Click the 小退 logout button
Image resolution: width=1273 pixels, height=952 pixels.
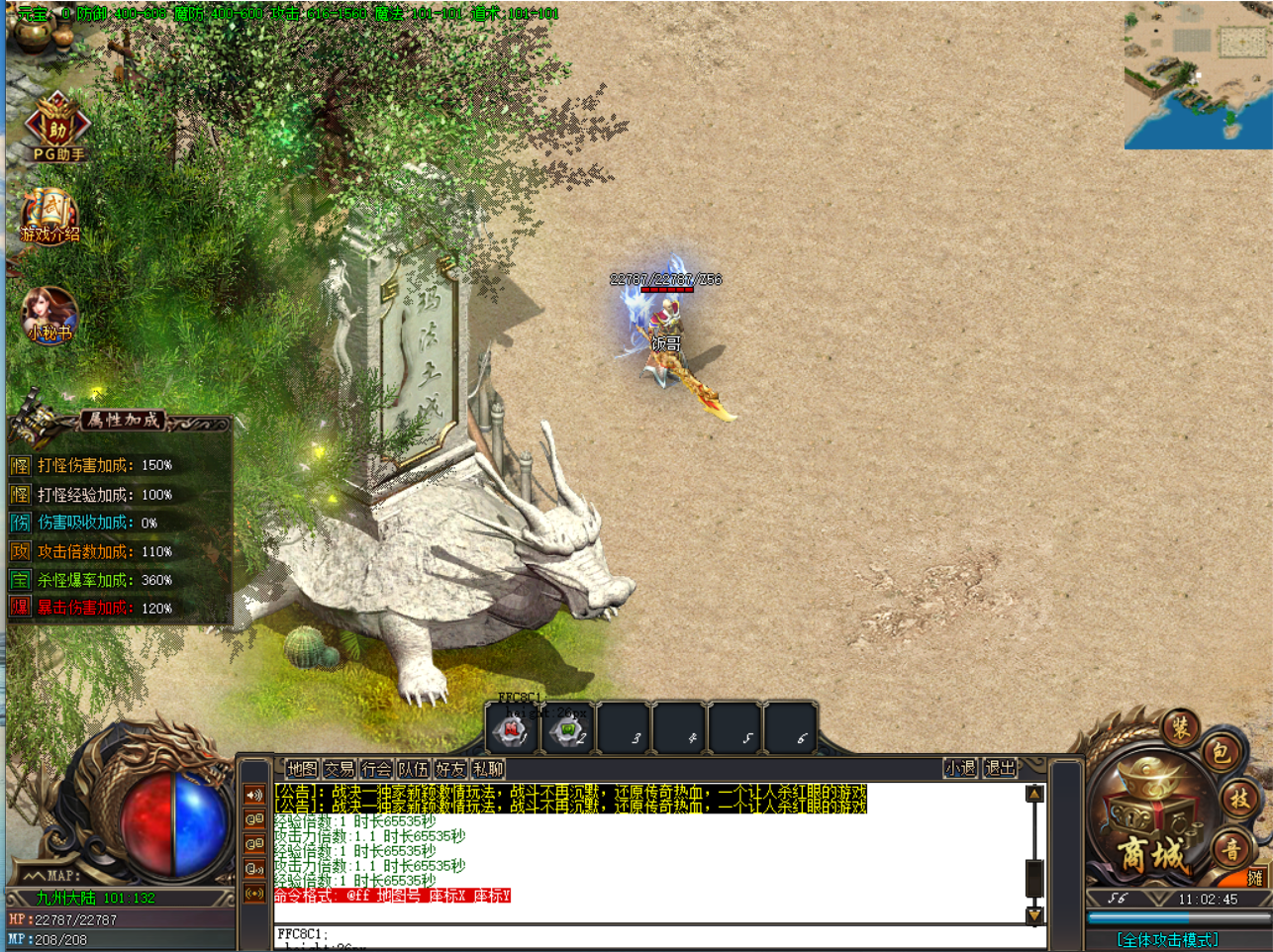click(960, 768)
